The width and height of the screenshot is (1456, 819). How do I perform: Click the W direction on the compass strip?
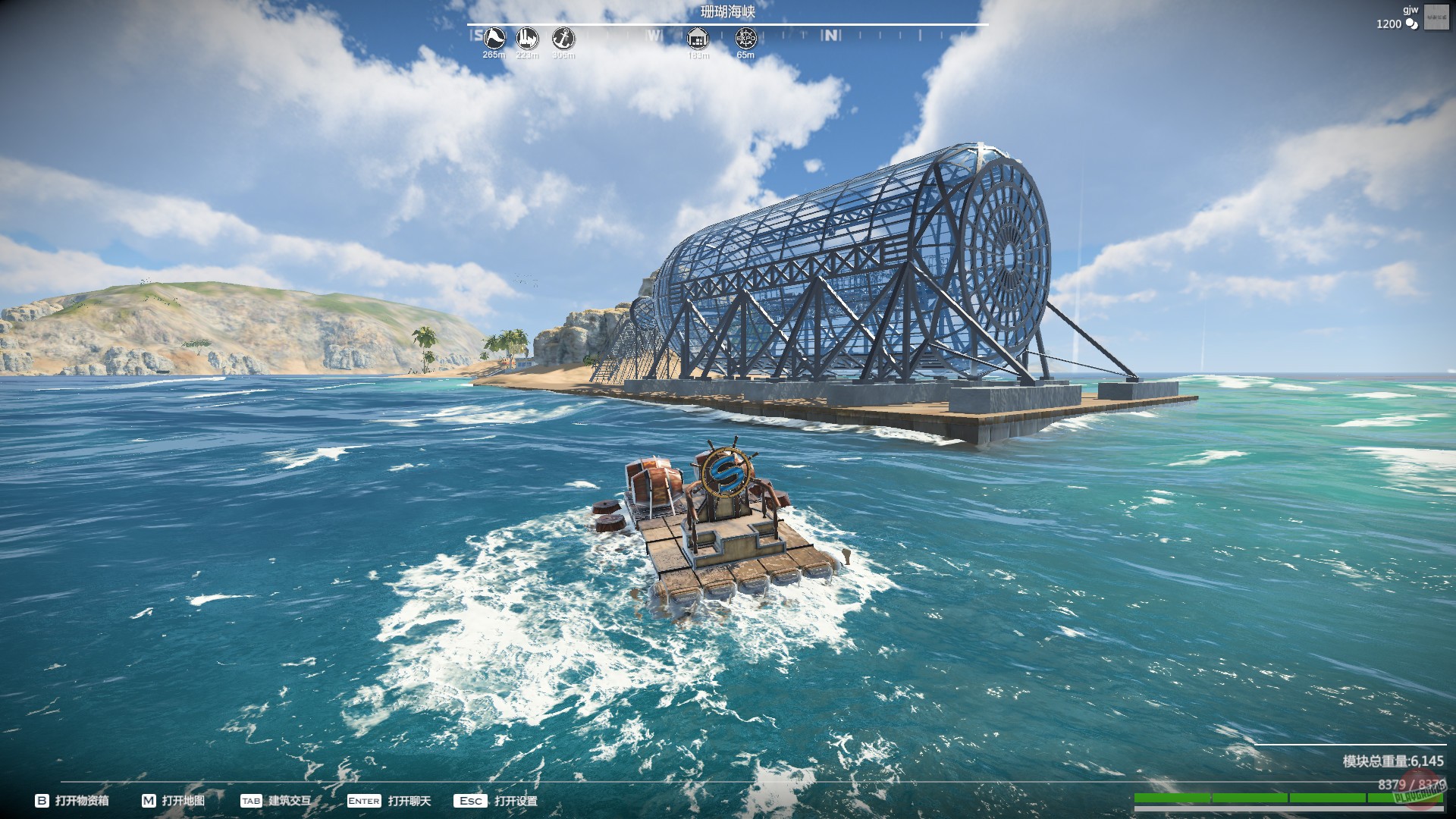654,34
